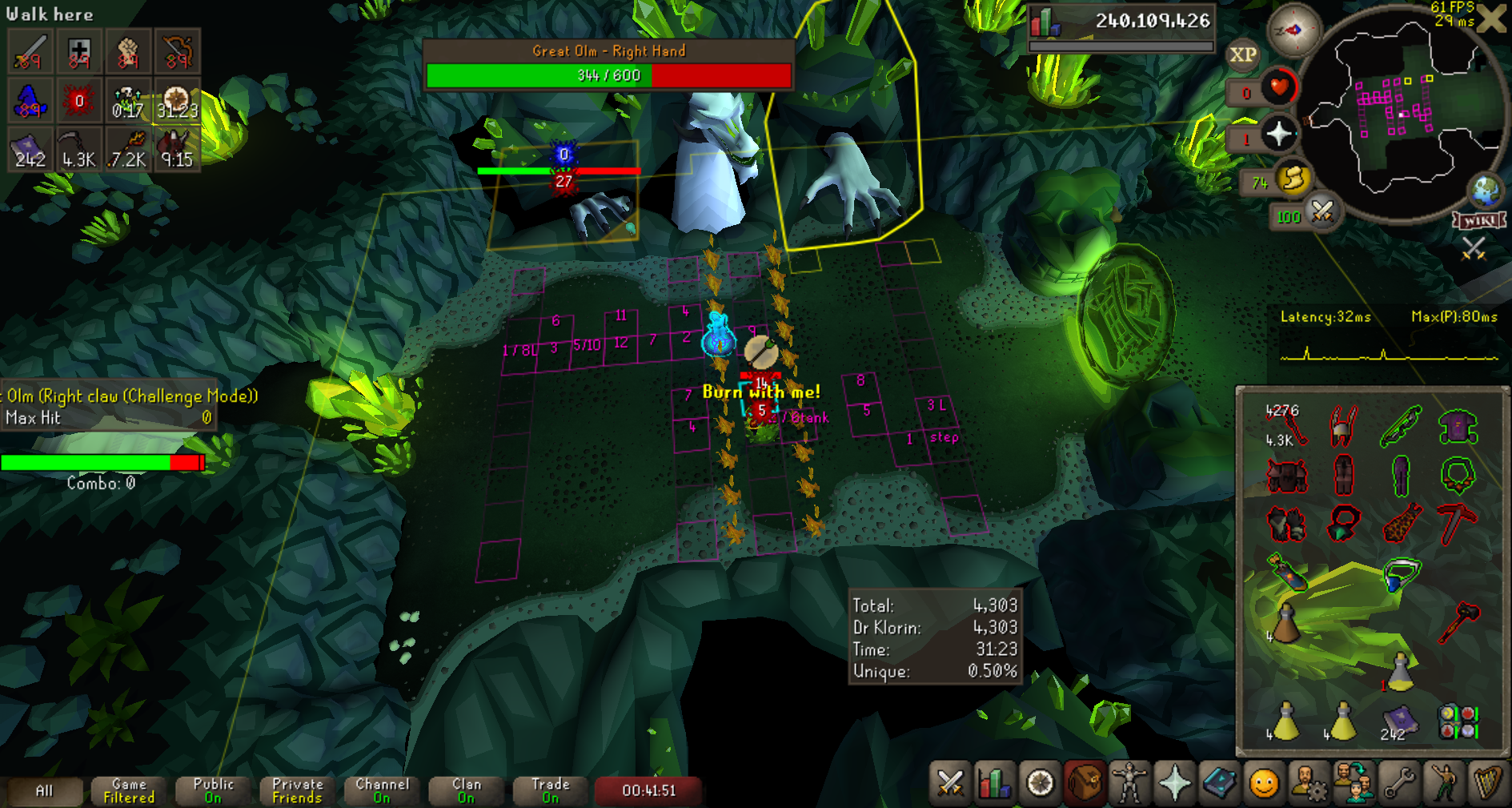Open the Prayer tab
1512x808 pixels.
(x=1174, y=782)
